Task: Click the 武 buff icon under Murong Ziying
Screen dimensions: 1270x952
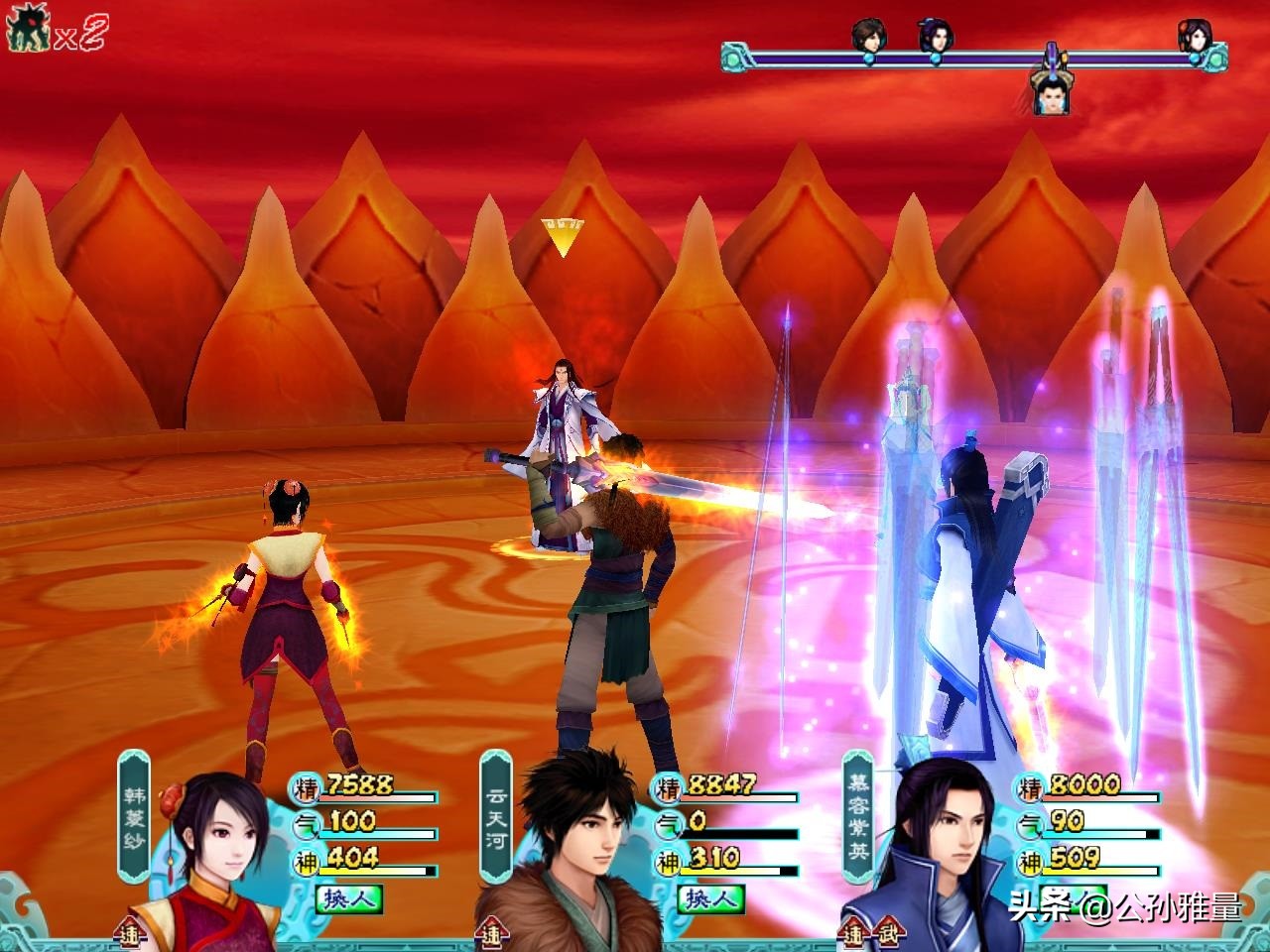Action: [x=885, y=934]
